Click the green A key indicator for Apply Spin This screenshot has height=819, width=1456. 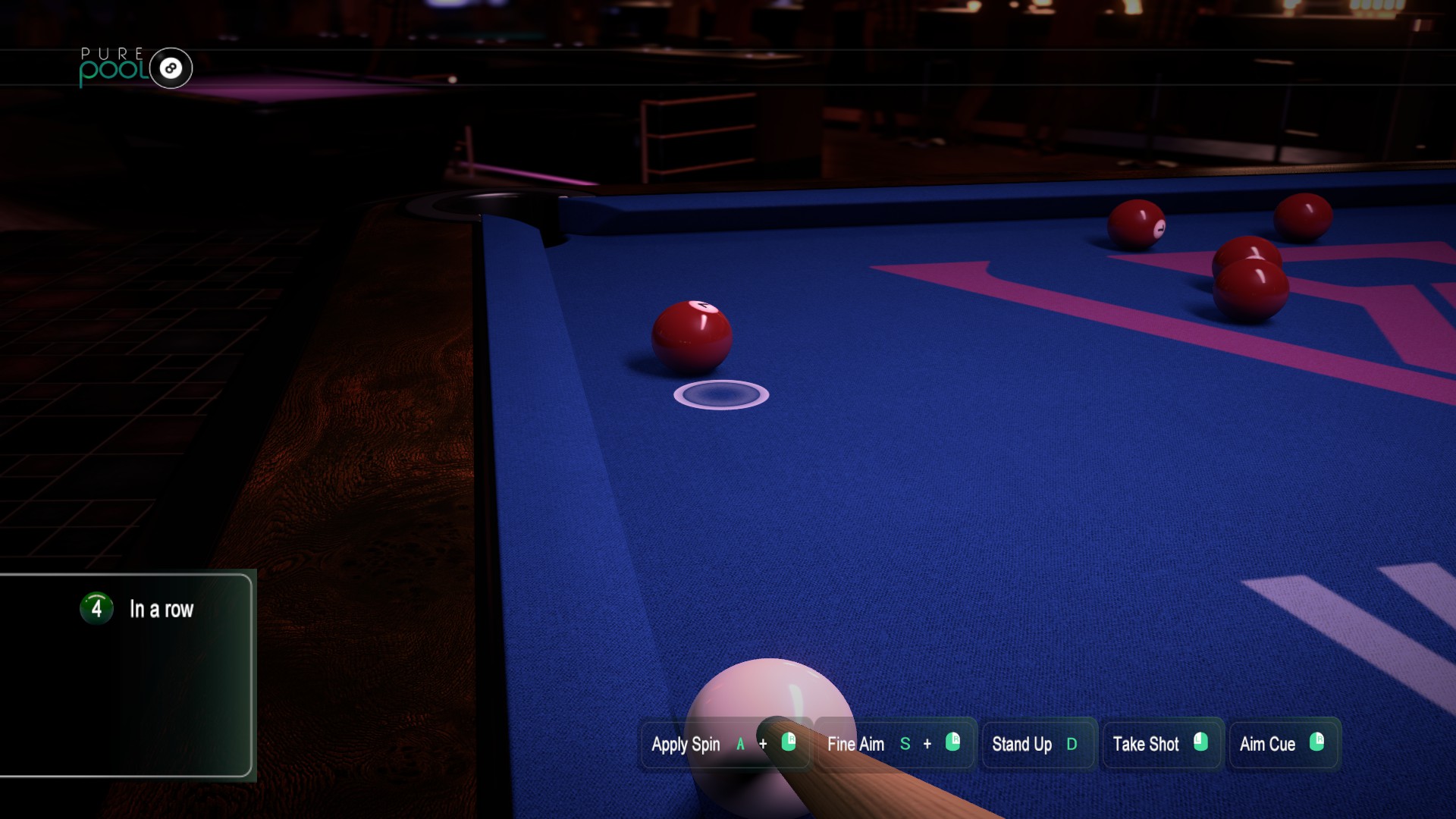click(739, 745)
